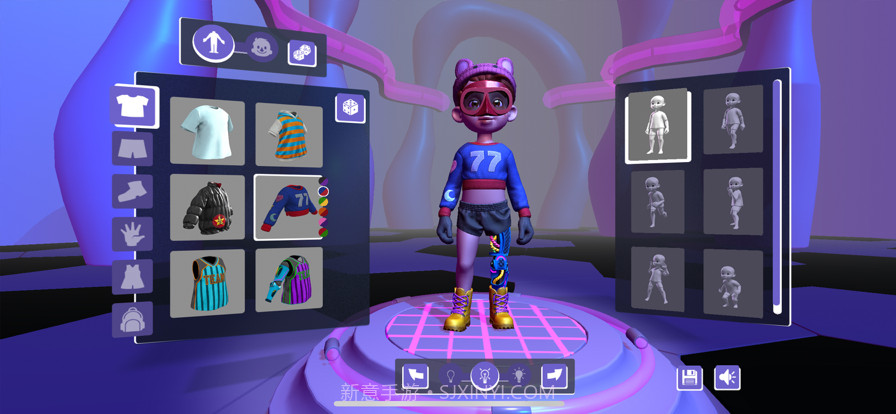Open the backpack accessory category

[x=132, y=319]
